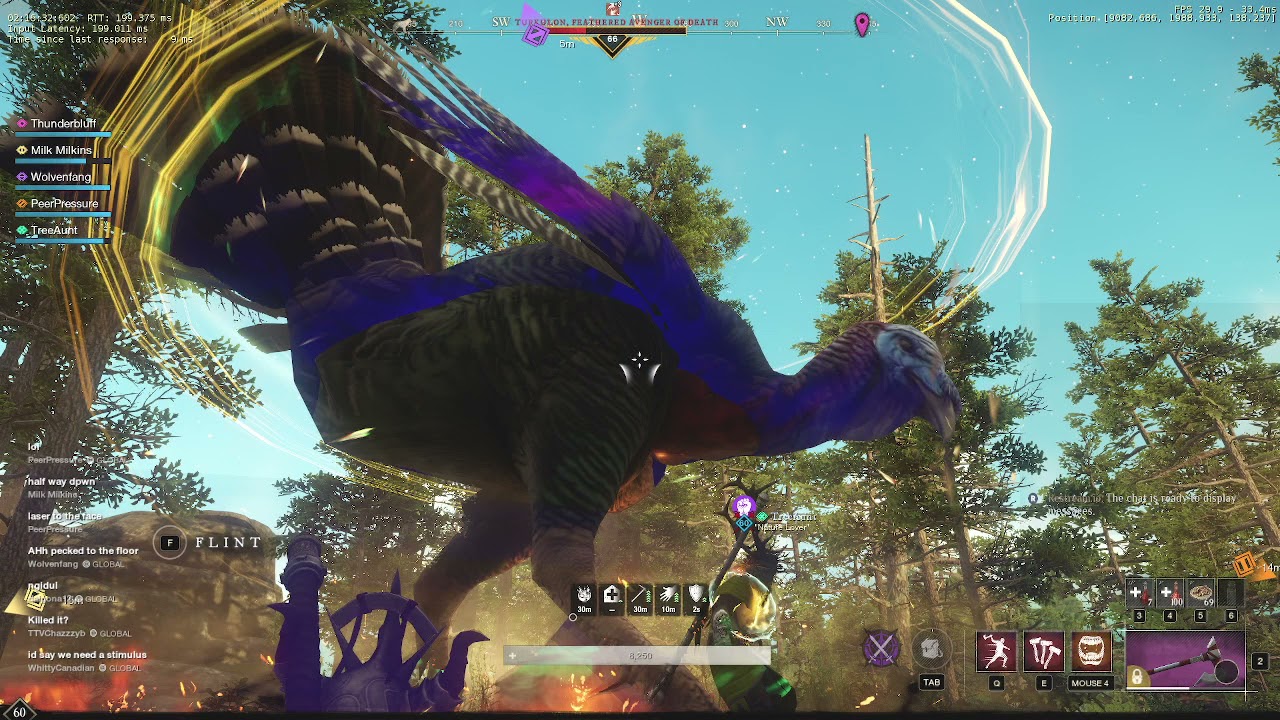Inspect the house recovery status icon
This screenshot has width=1280, height=720.
pyautogui.click(x=612, y=596)
